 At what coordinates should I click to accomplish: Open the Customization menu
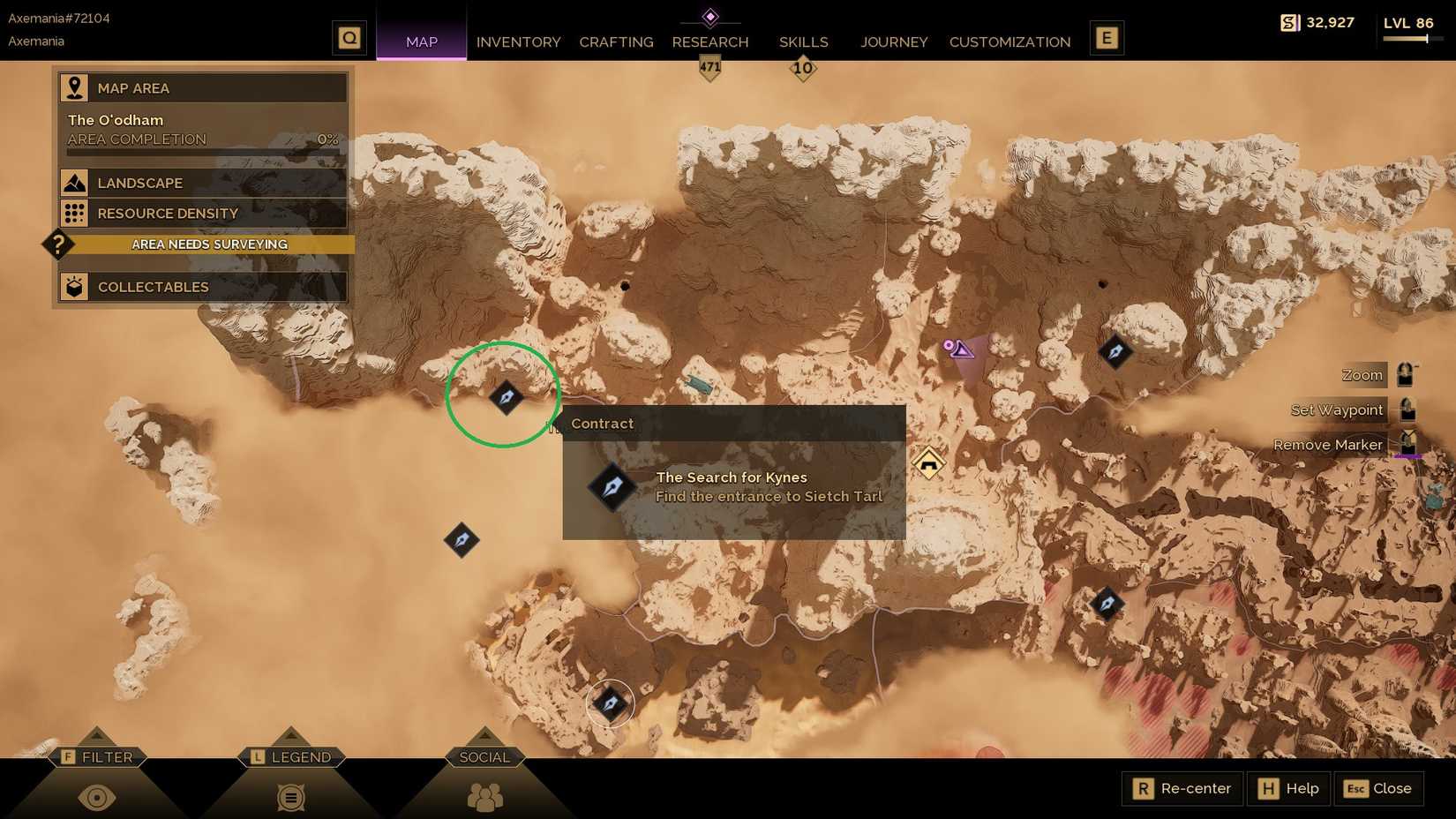click(1009, 41)
